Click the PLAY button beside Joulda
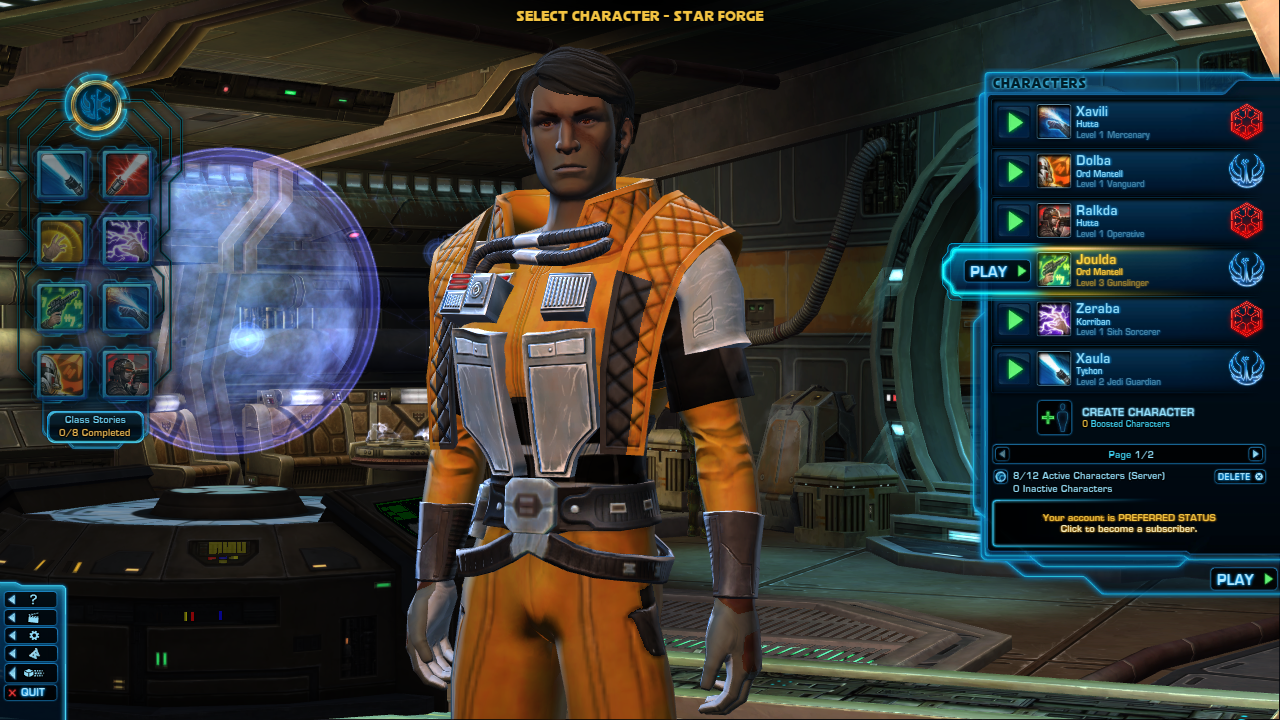1280x720 pixels. [x=997, y=271]
